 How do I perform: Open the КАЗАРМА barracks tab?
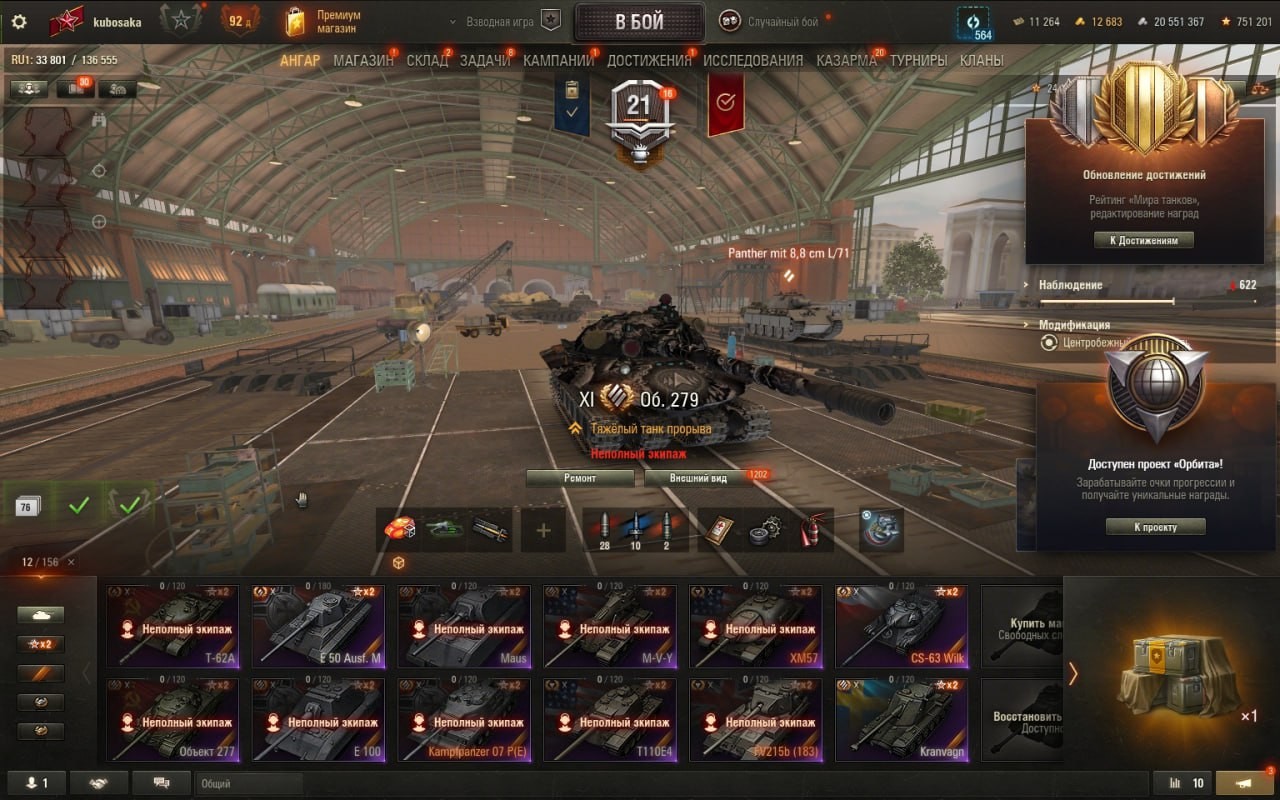click(846, 60)
